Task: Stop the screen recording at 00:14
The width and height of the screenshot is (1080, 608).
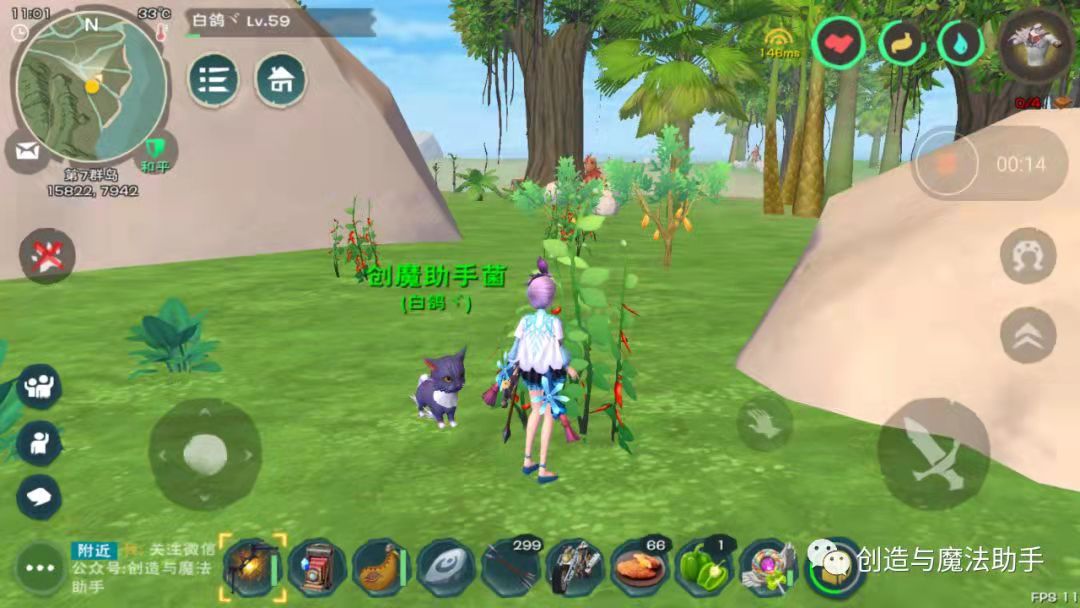Action: (x=942, y=163)
